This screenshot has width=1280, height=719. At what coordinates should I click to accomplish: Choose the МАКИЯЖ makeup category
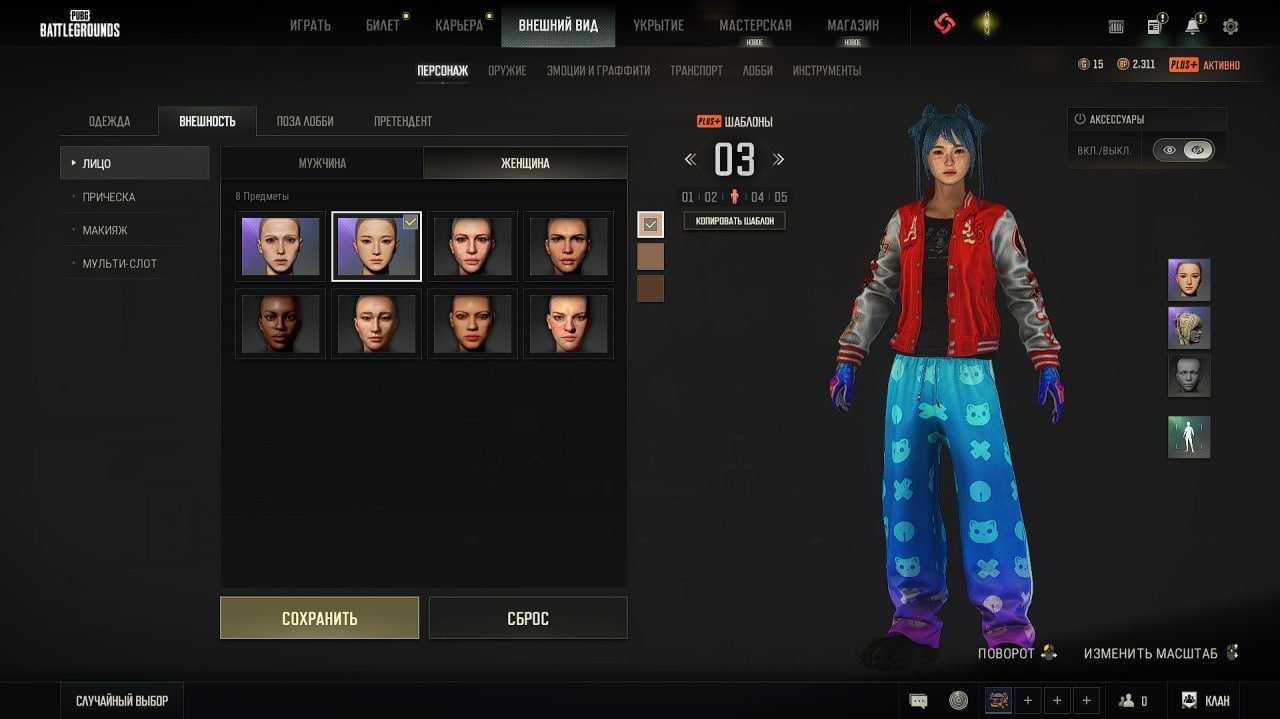[x=105, y=230]
